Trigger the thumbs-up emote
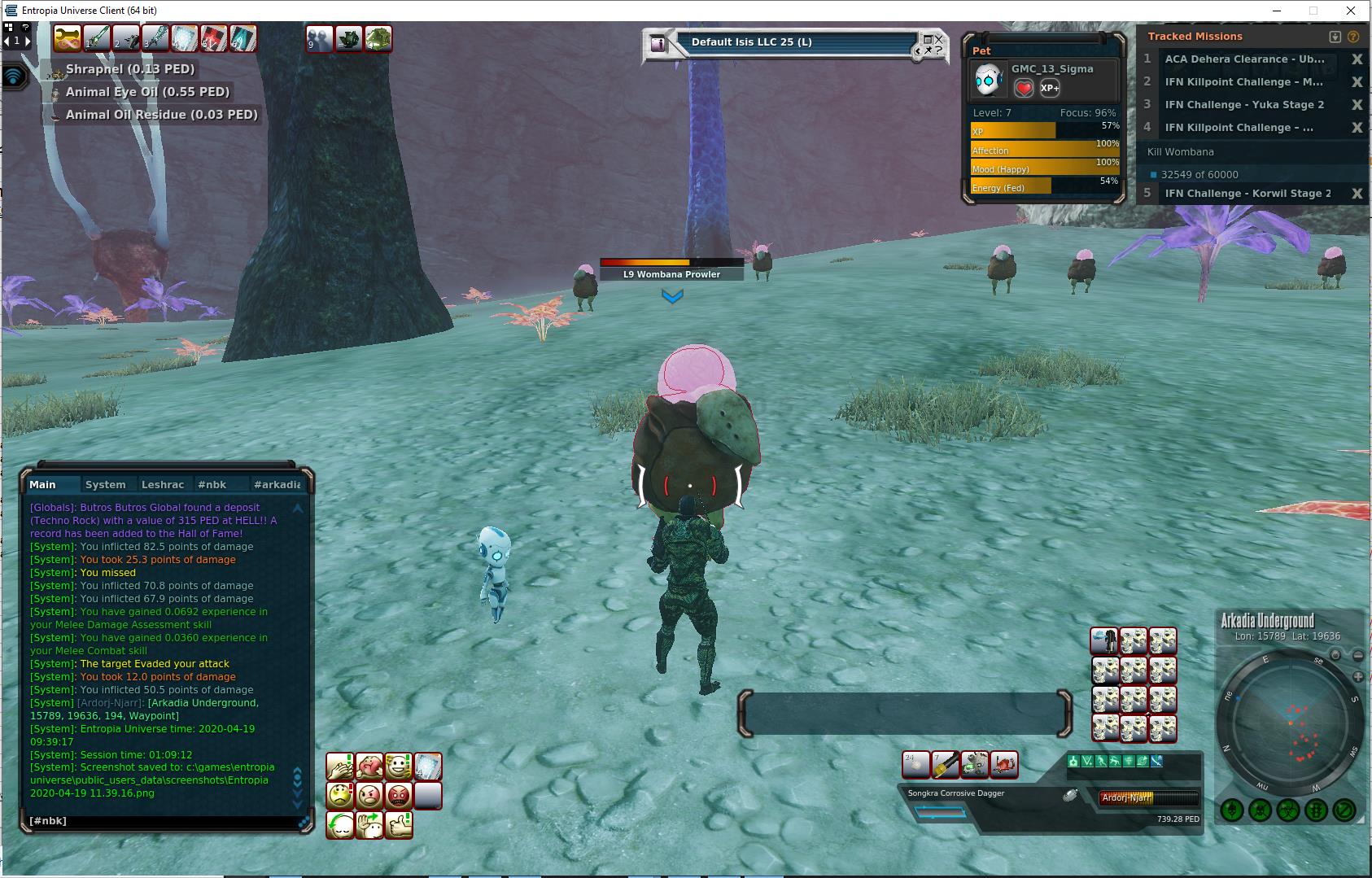 coord(399,824)
